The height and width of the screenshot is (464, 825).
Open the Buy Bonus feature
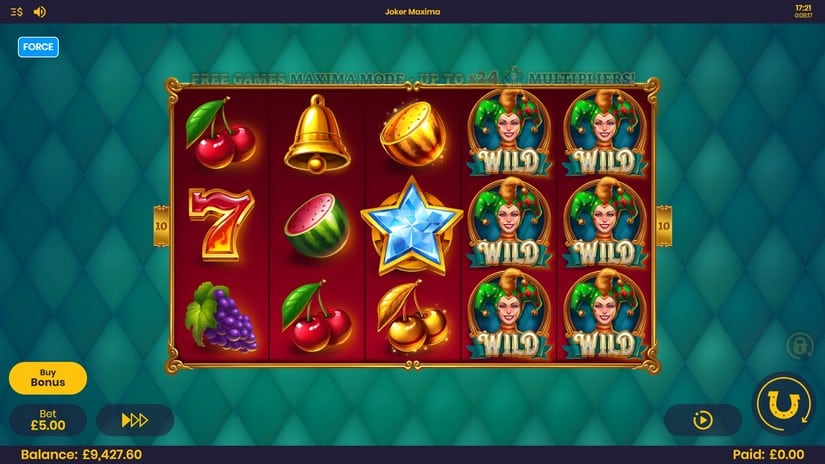click(48, 378)
